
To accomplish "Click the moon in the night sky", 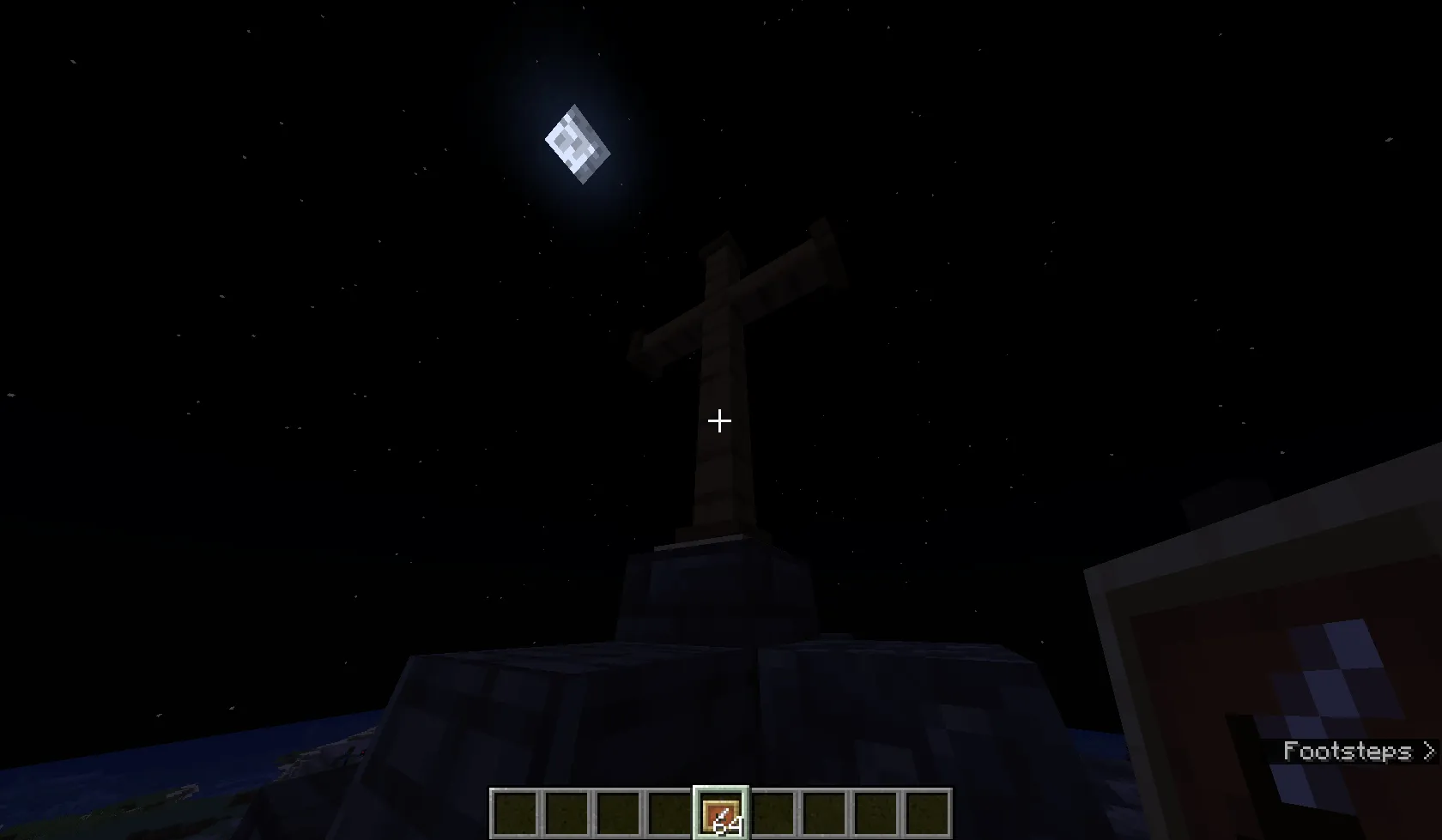I will click(577, 144).
